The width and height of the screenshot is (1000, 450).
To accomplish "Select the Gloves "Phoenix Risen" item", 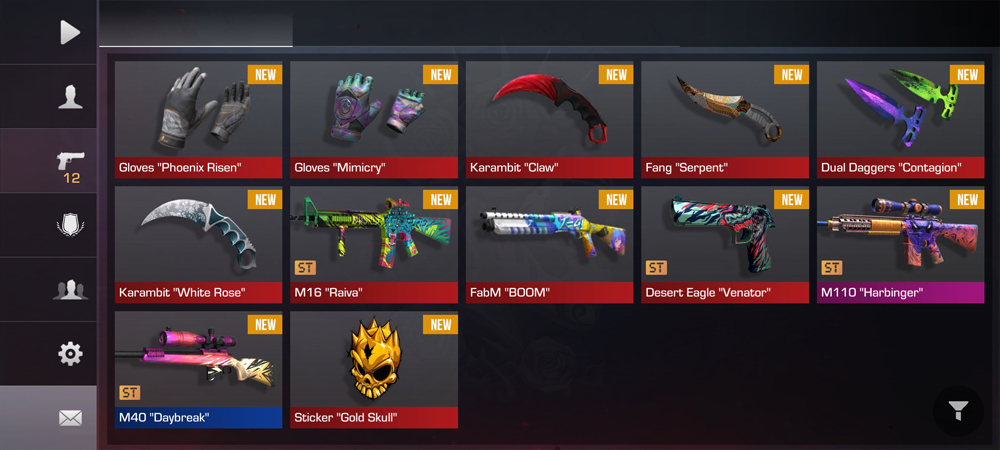I will click(x=199, y=119).
